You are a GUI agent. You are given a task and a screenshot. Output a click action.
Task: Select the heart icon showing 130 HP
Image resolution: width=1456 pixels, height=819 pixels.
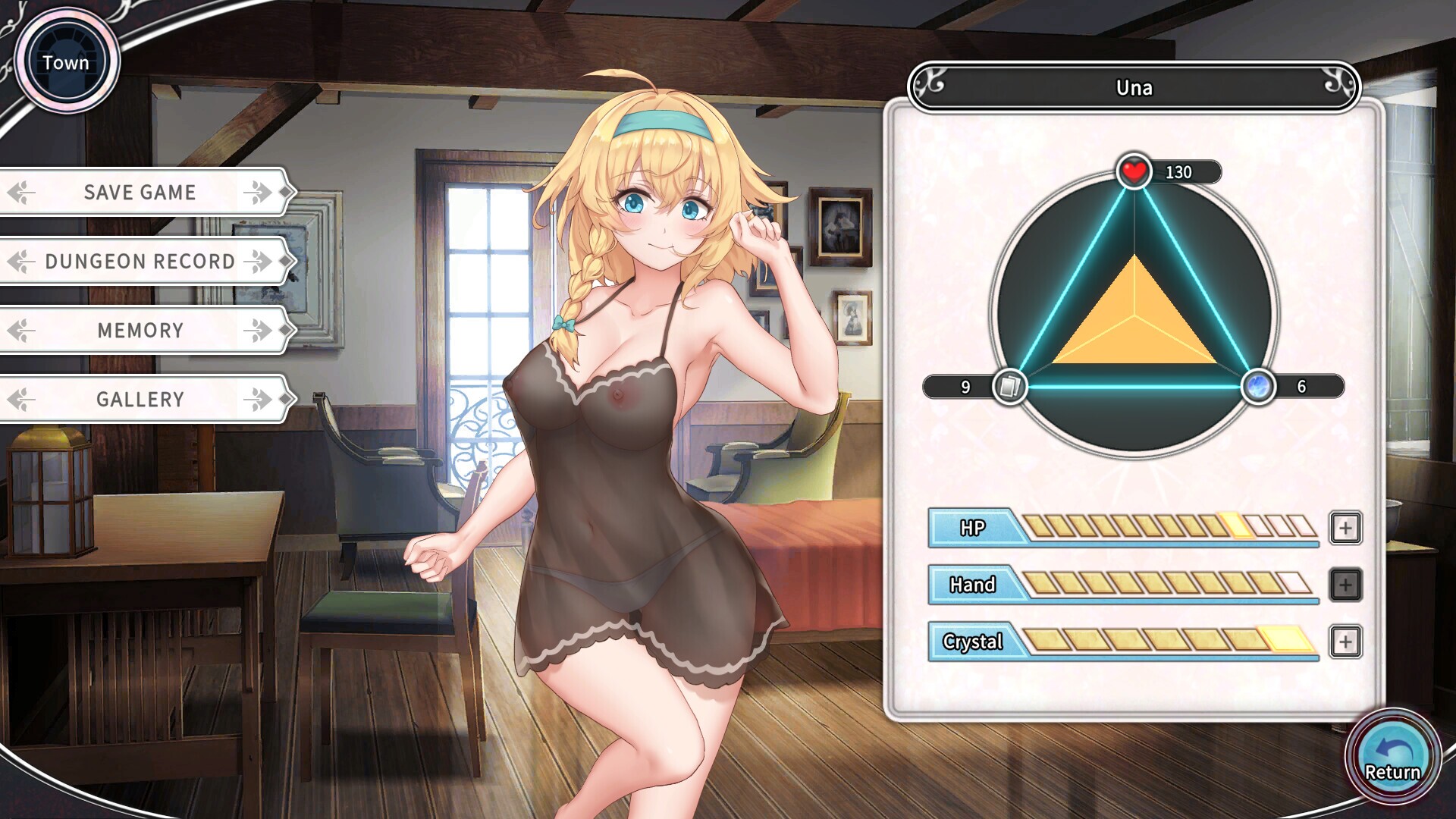(x=1133, y=171)
